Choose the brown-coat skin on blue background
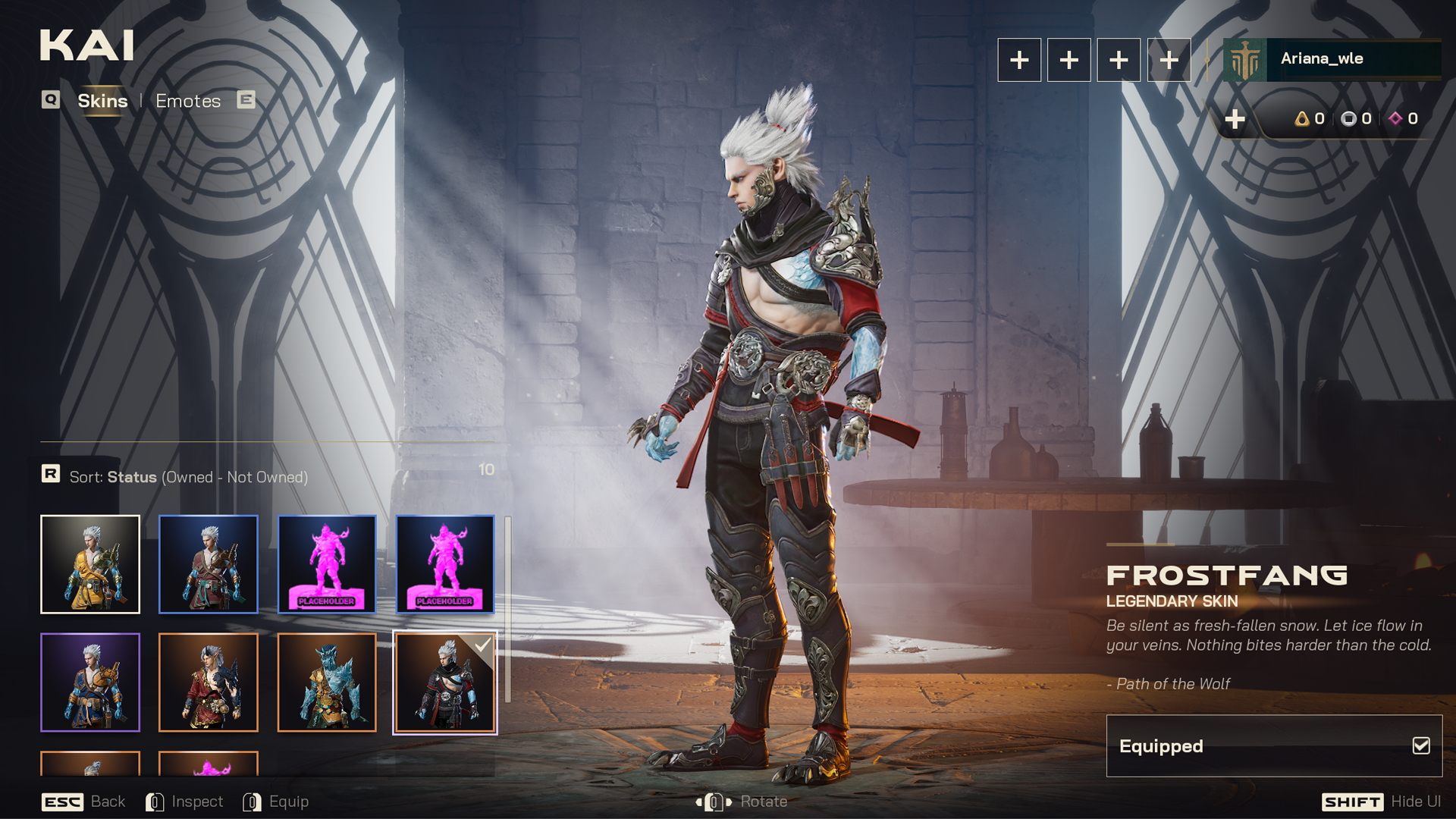This screenshot has height=819, width=1456. (x=209, y=564)
